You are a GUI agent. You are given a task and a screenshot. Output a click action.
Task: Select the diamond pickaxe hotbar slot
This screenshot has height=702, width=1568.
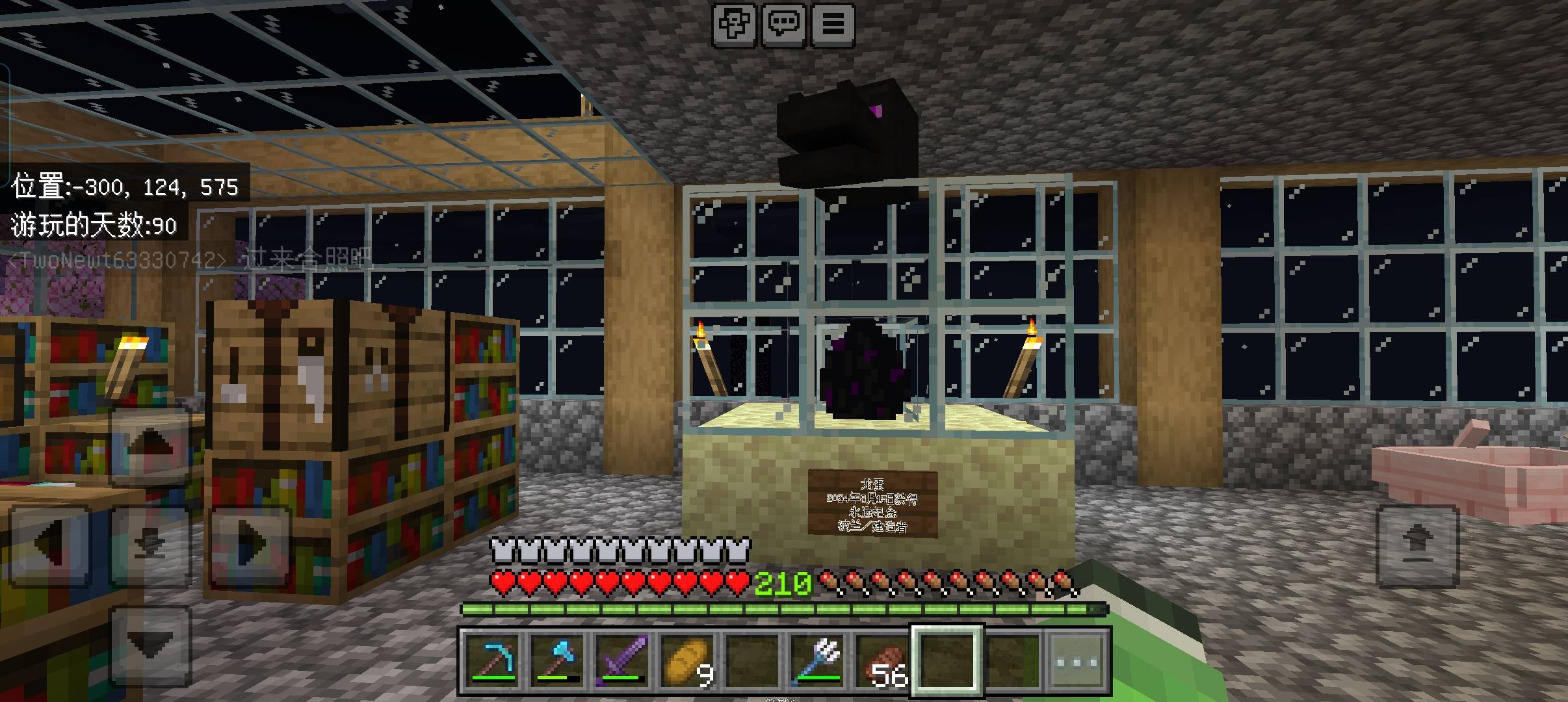pos(493,660)
